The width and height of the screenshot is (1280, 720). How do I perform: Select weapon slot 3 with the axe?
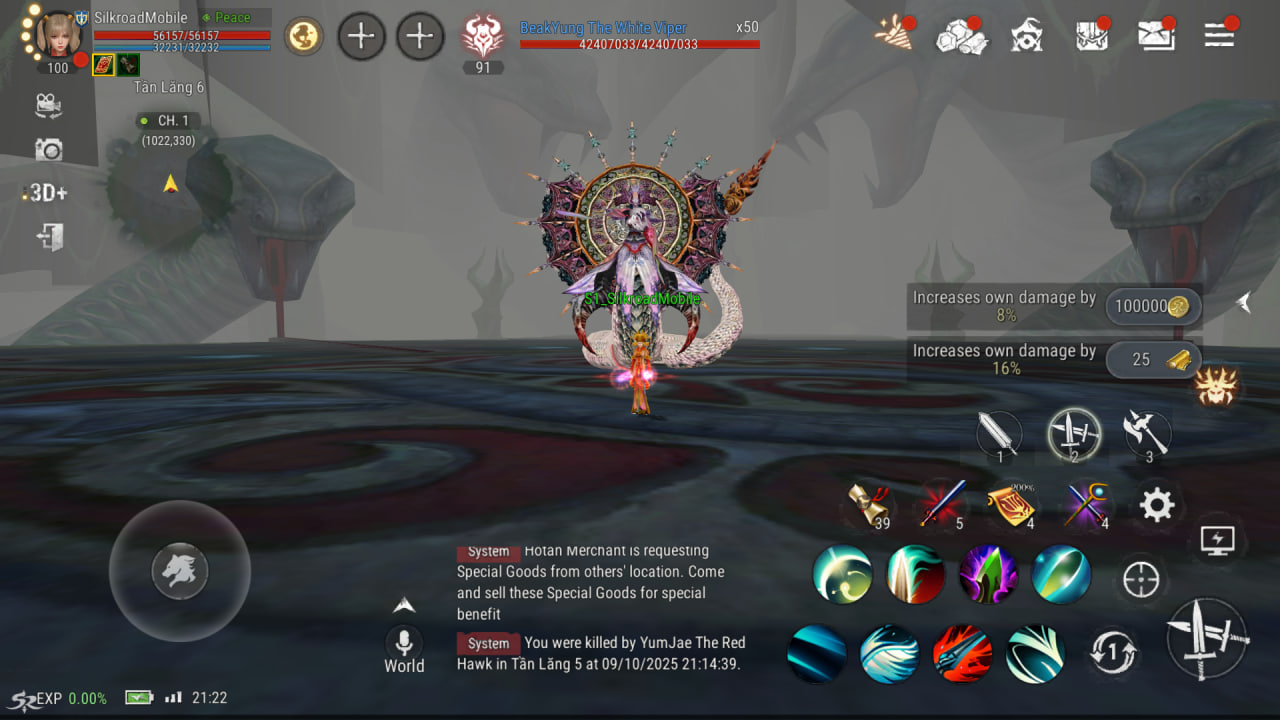coord(1146,434)
